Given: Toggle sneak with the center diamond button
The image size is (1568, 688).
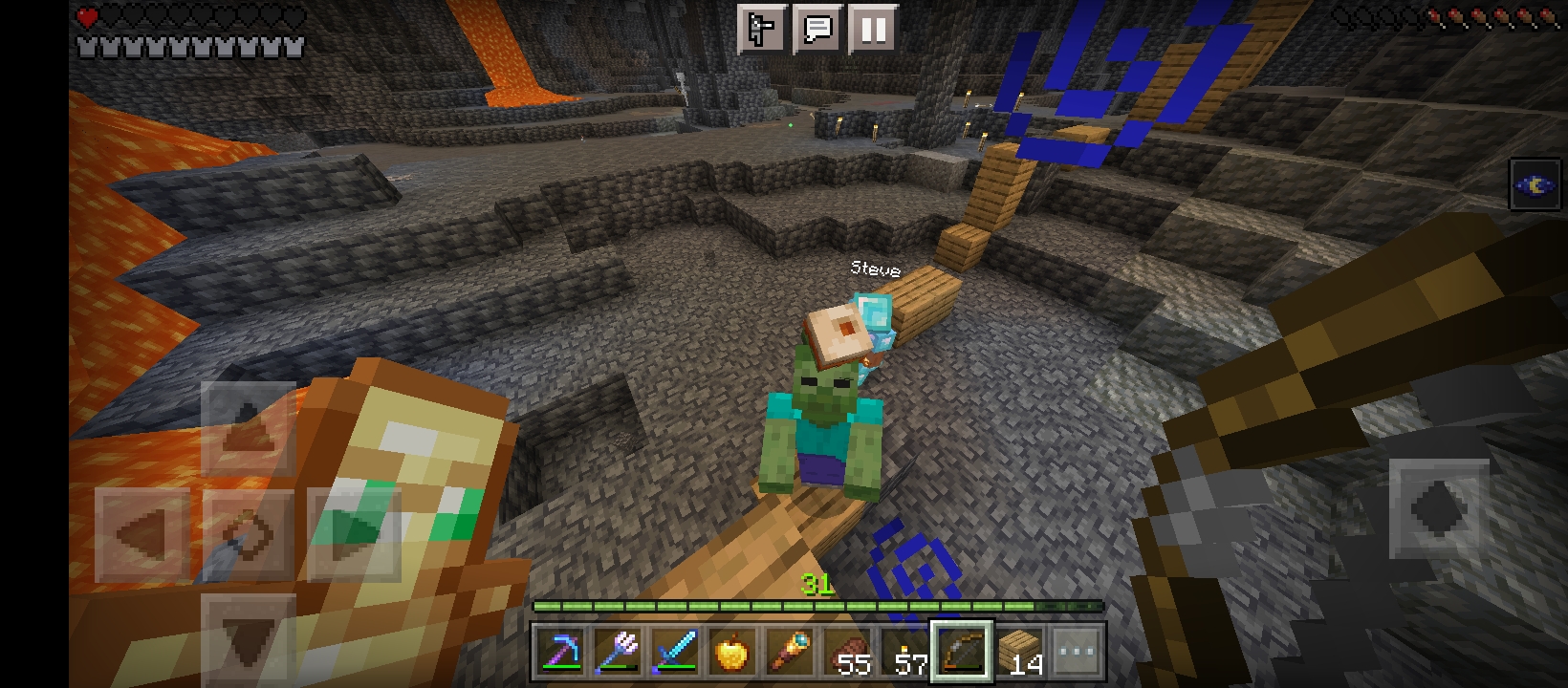Looking at the screenshot, I should tap(248, 533).
